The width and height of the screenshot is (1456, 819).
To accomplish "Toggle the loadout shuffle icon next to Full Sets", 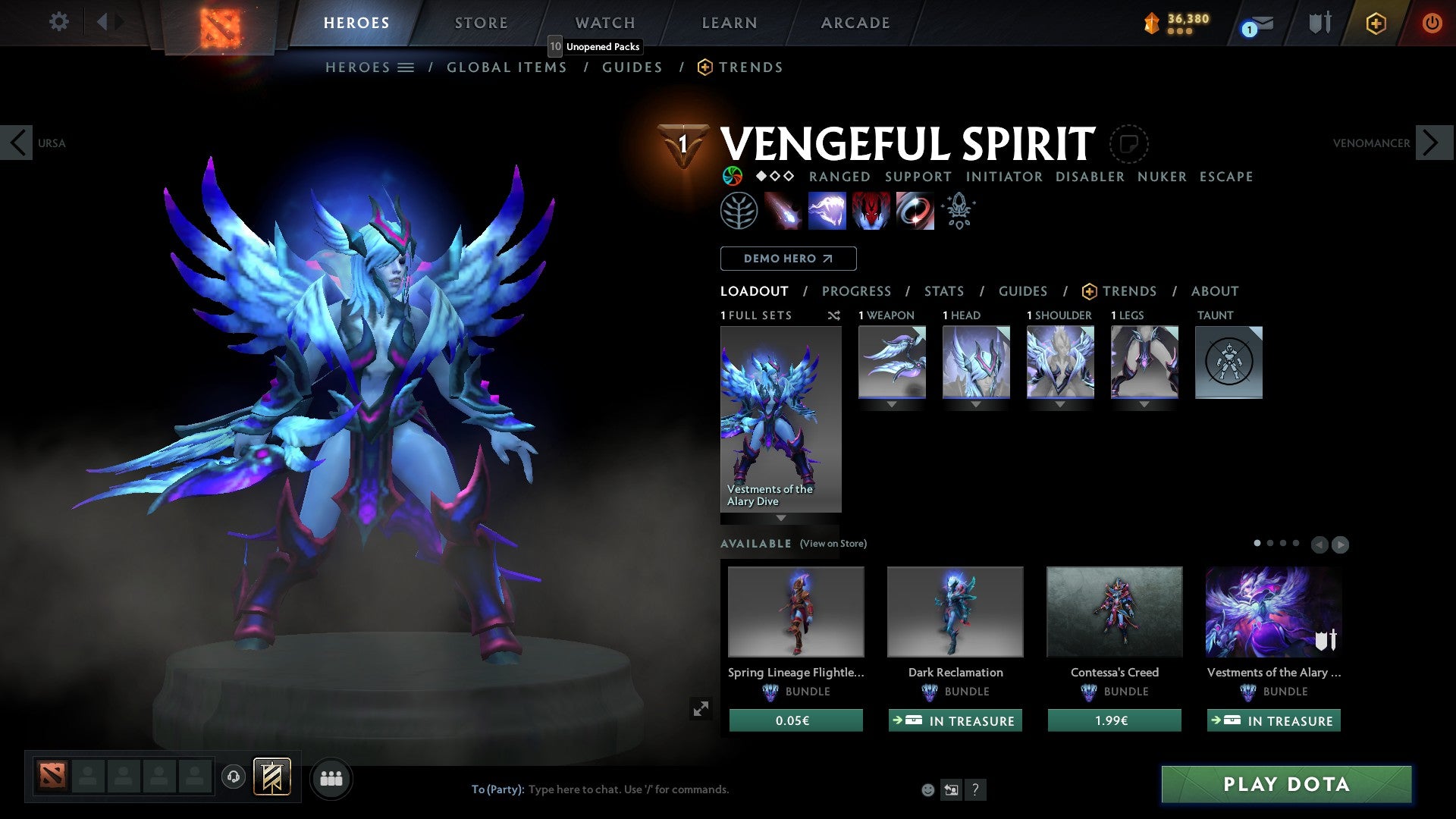I will coord(834,315).
